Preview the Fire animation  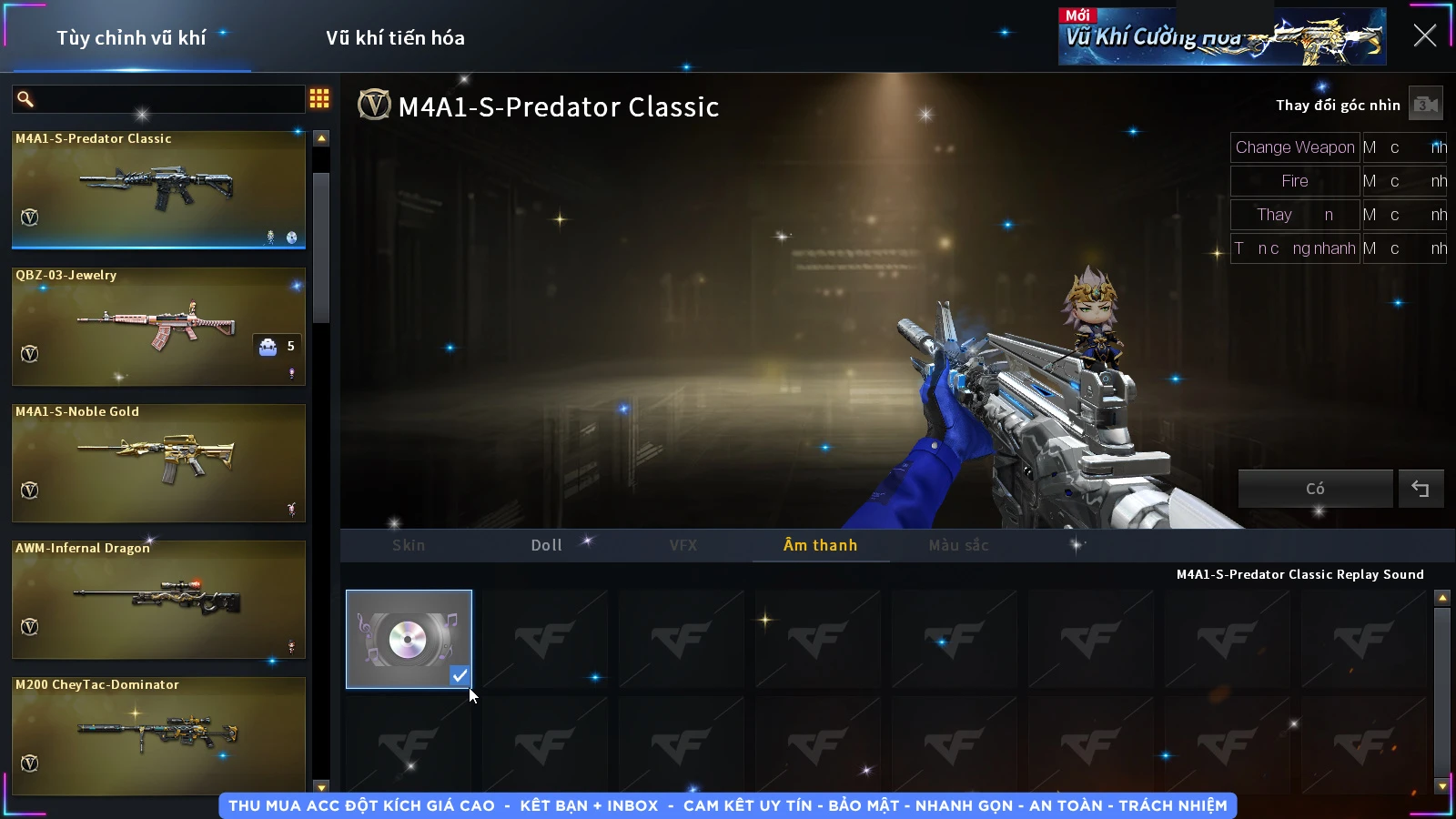pos(1294,181)
